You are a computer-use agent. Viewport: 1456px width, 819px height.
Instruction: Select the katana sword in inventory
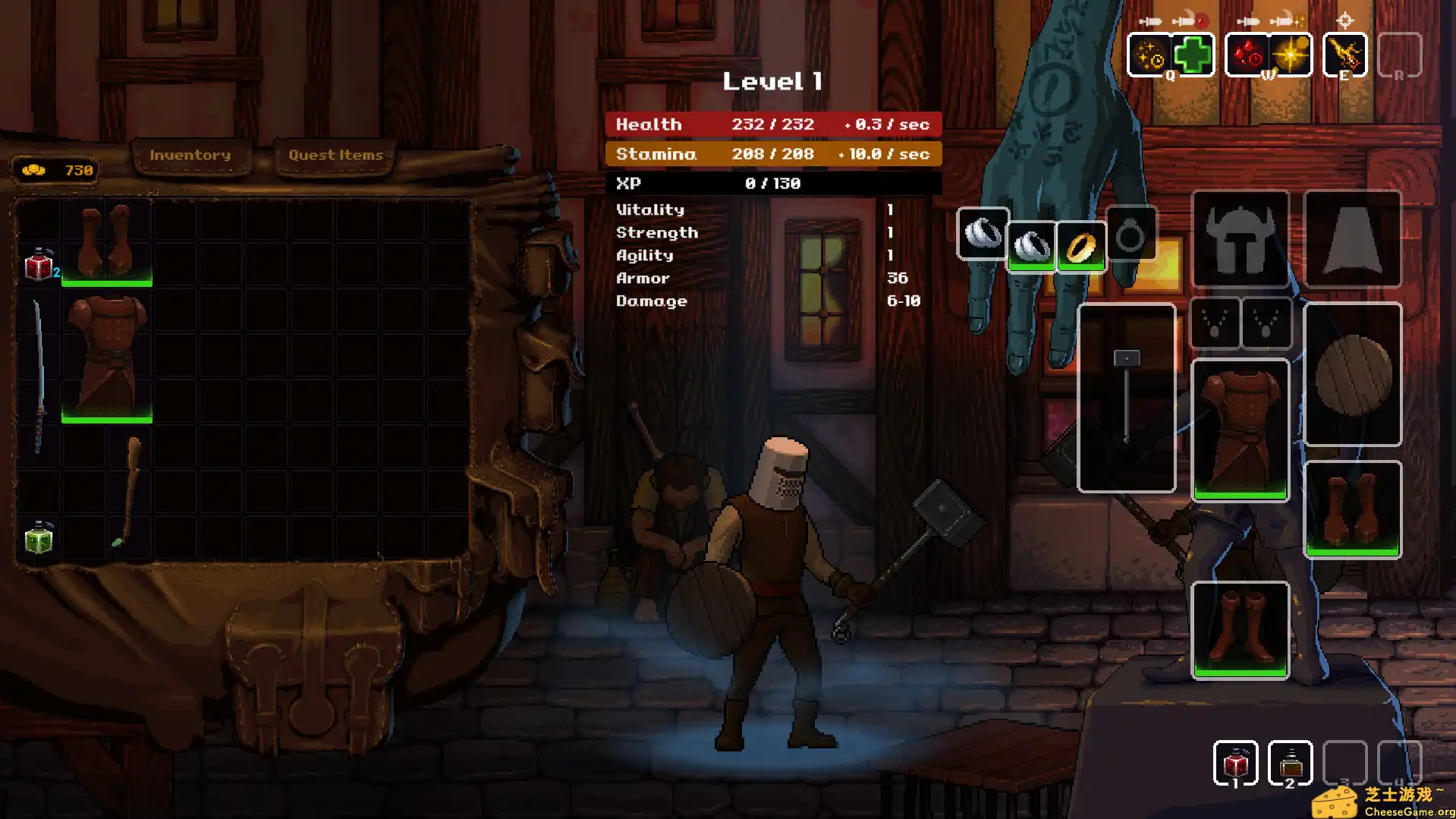pyautogui.click(x=39, y=376)
